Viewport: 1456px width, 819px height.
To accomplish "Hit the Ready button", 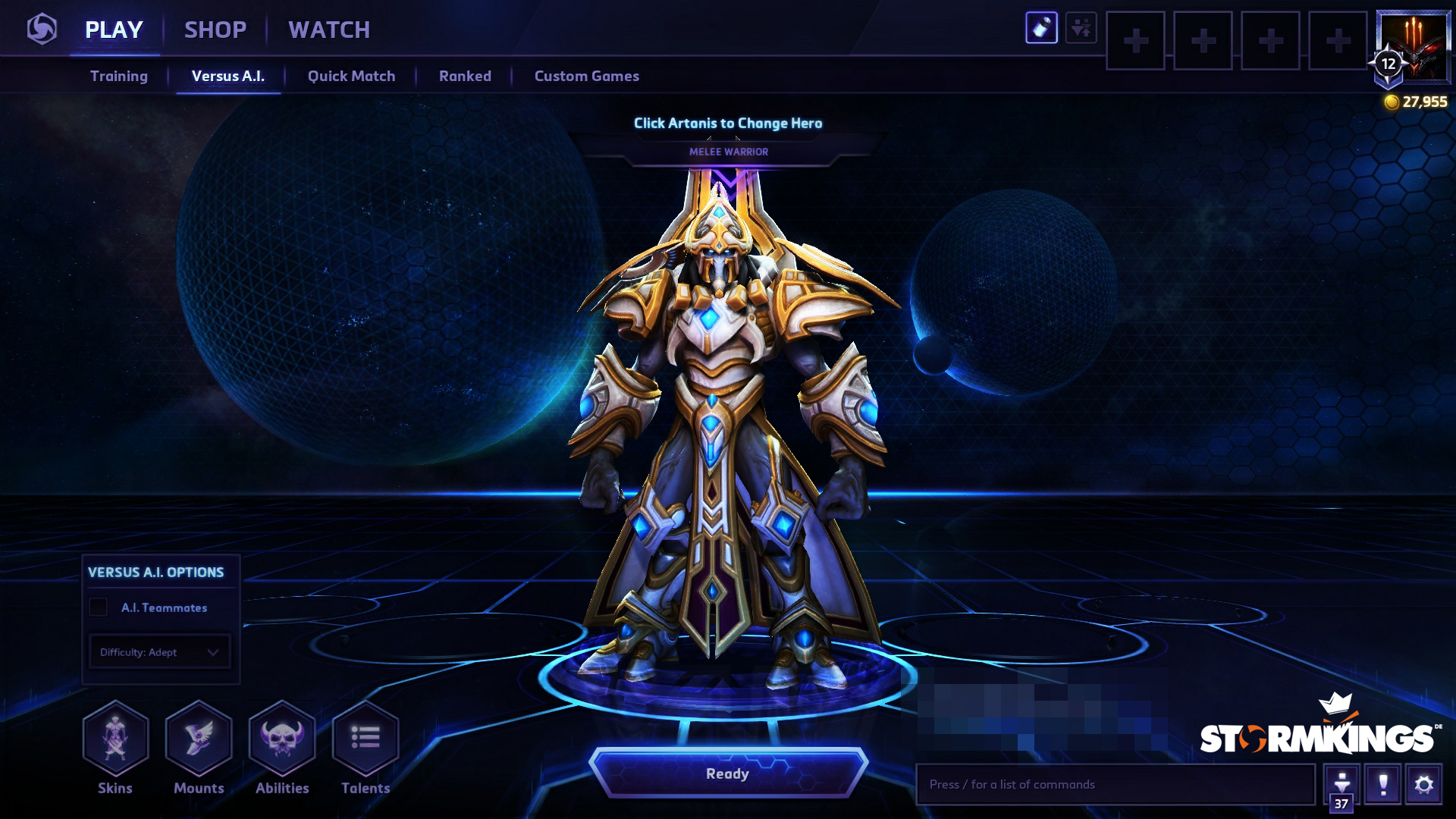I will tap(728, 773).
